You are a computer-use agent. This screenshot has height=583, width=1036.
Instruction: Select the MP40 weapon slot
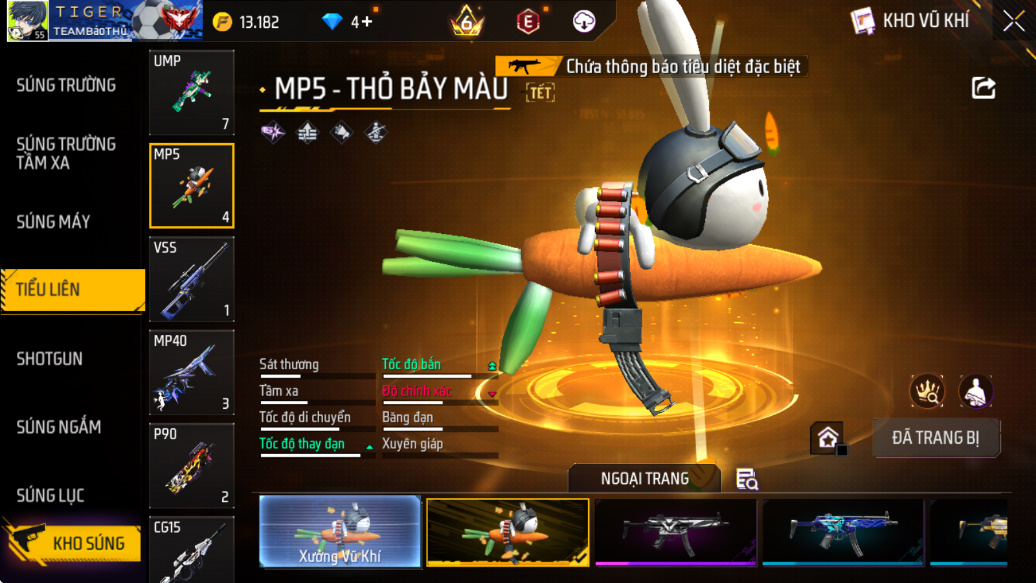[x=191, y=372]
